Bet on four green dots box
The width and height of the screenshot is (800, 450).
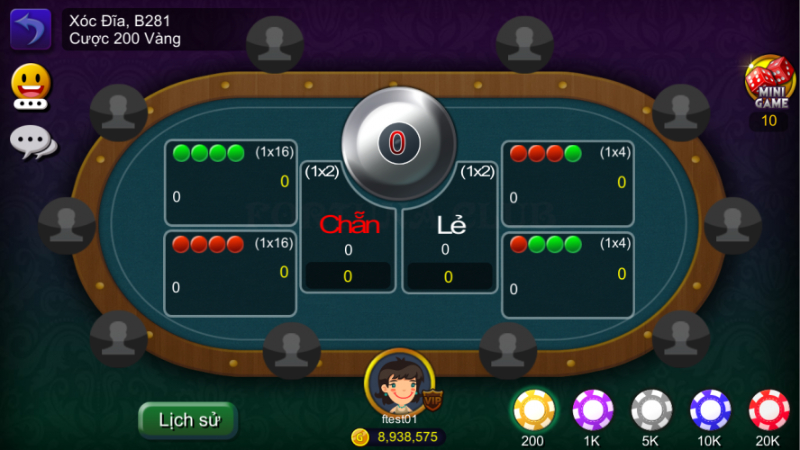pos(230,182)
